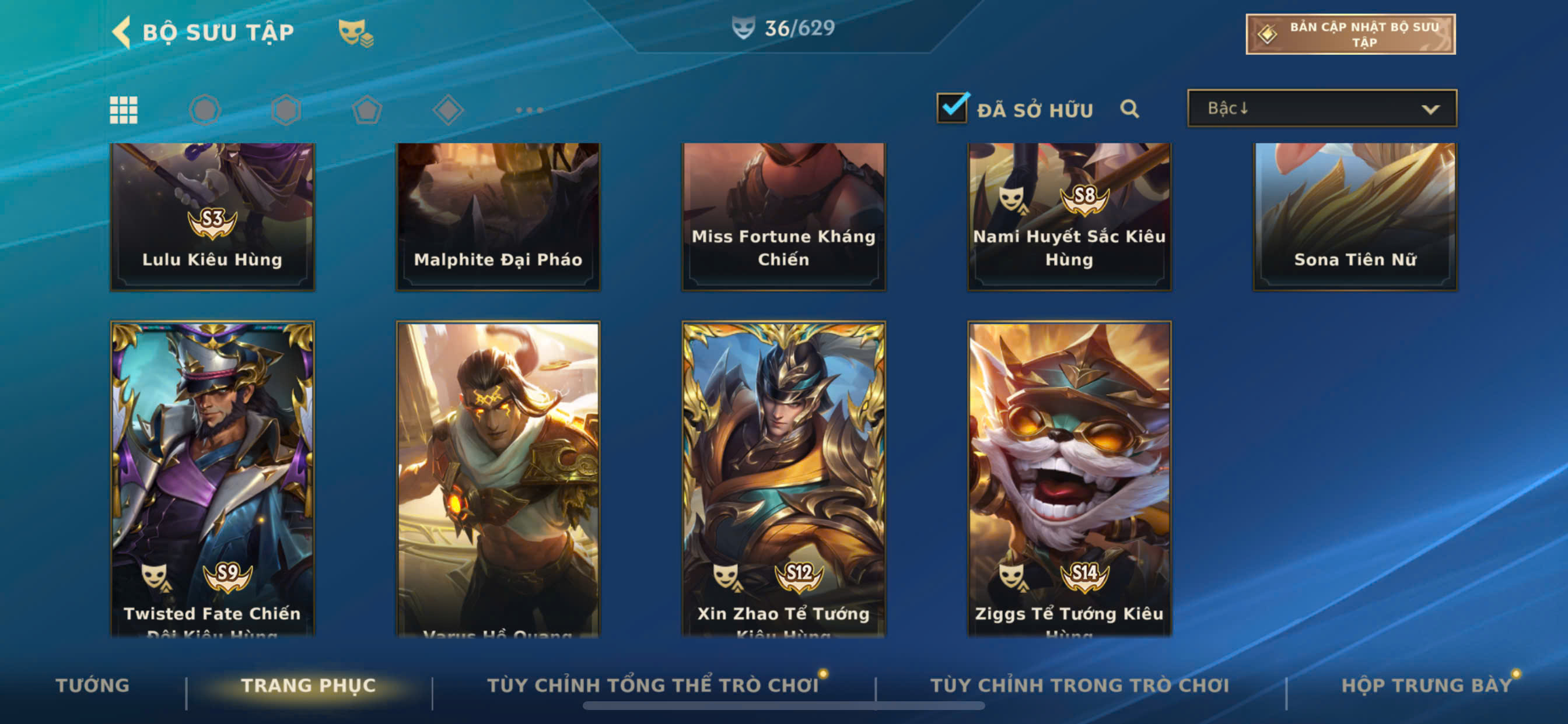Select the Xin Zhao Tể Tướng card
The width and height of the screenshot is (1568, 724).
pos(783,477)
